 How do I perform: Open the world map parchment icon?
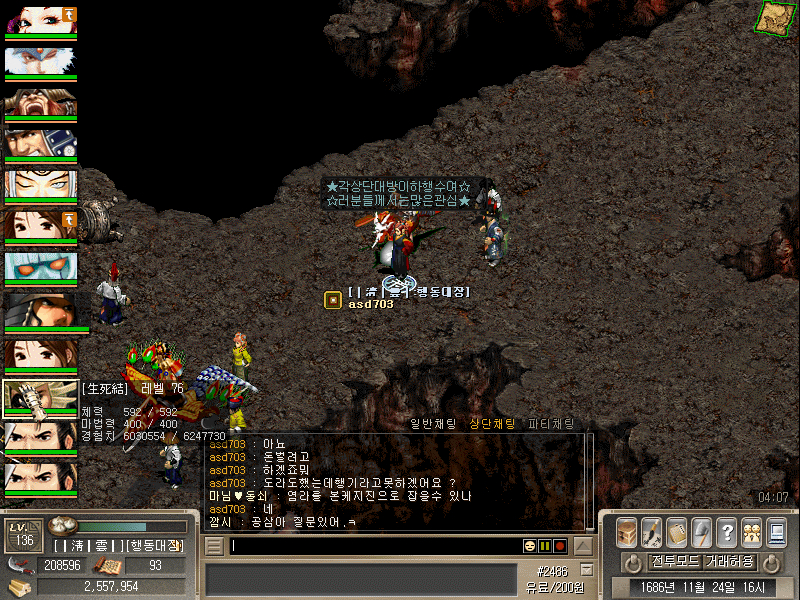point(771,18)
